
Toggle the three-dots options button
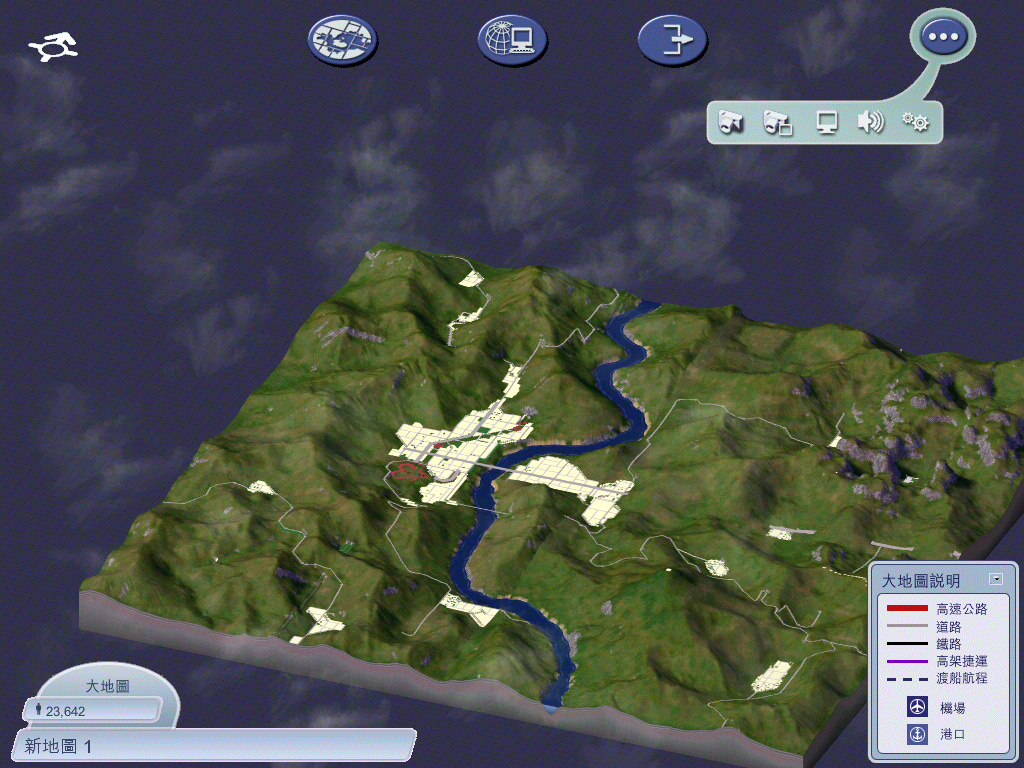point(943,37)
